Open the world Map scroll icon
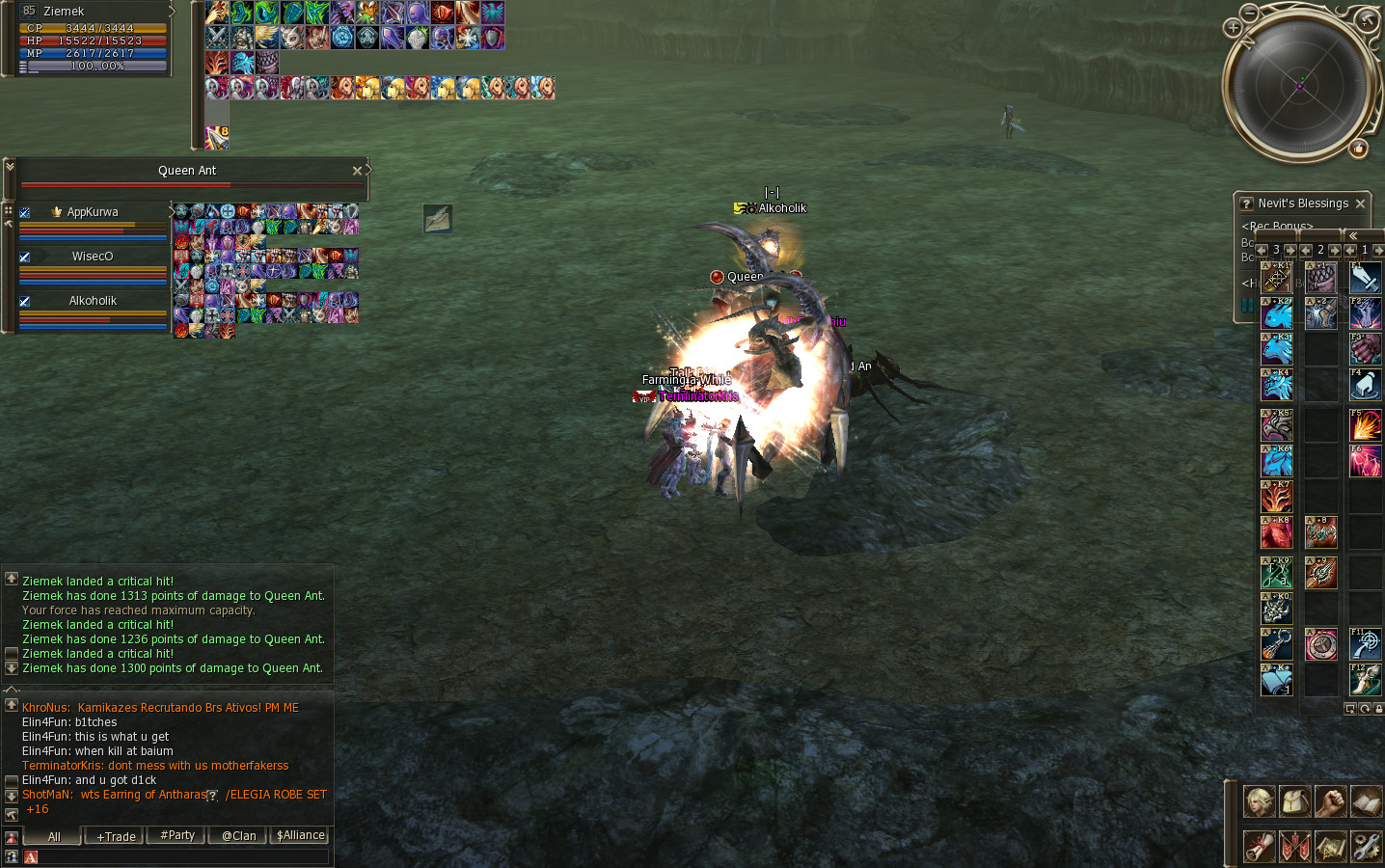The image size is (1385, 868). [x=1331, y=846]
